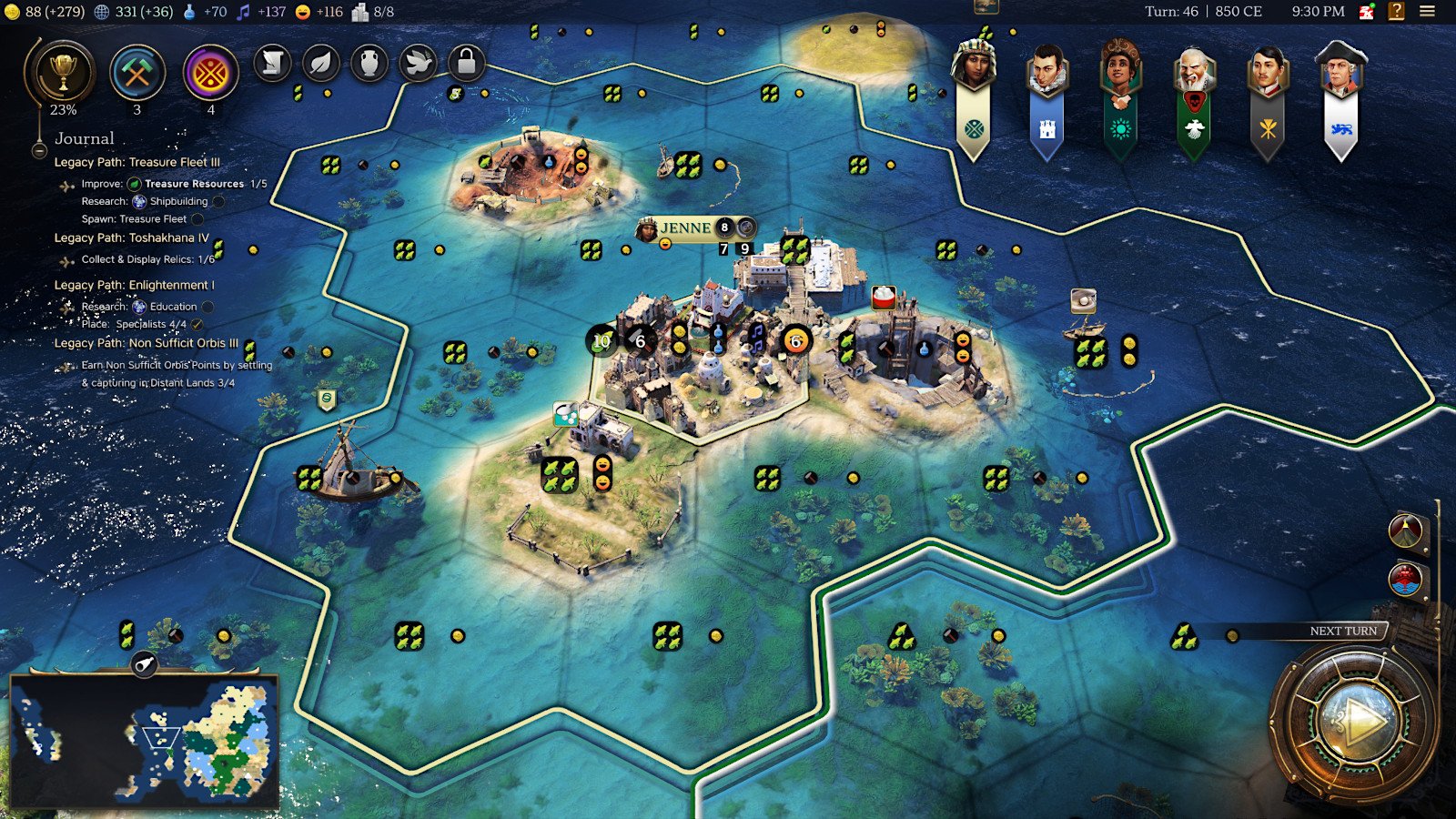Image resolution: width=1456 pixels, height=819 pixels.
Task: Open the hamburger main menu
Action: [1427, 12]
